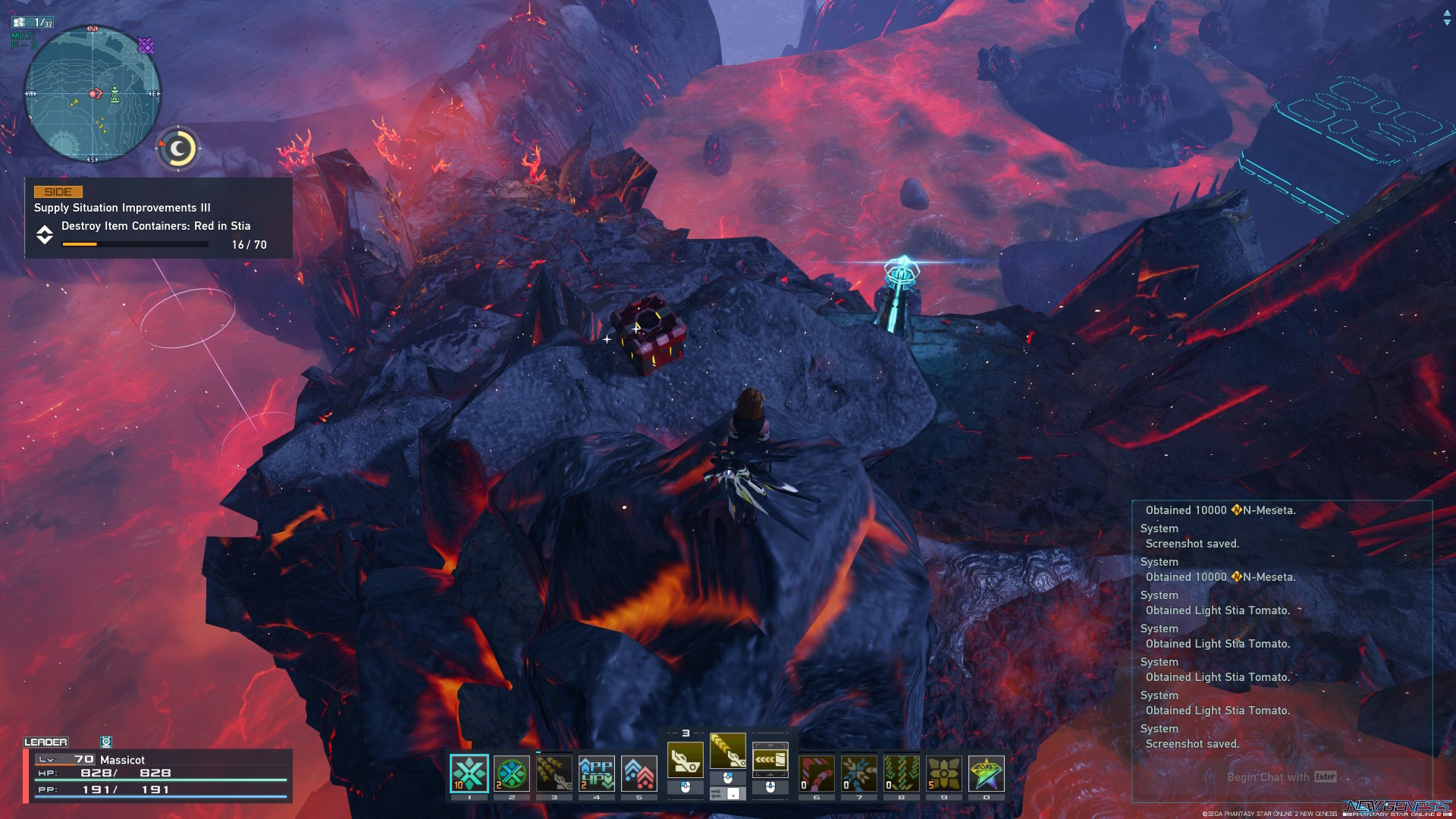Click the purple alert marker on the minimap
Screen dimensions: 1456x819
click(146, 45)
